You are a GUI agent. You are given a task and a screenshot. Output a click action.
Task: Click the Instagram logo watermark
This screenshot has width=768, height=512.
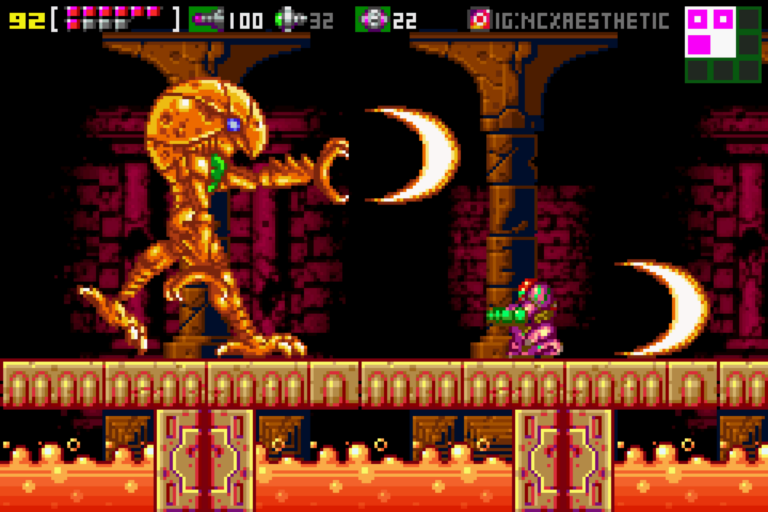pyautogui.click(x=480, y=19)
